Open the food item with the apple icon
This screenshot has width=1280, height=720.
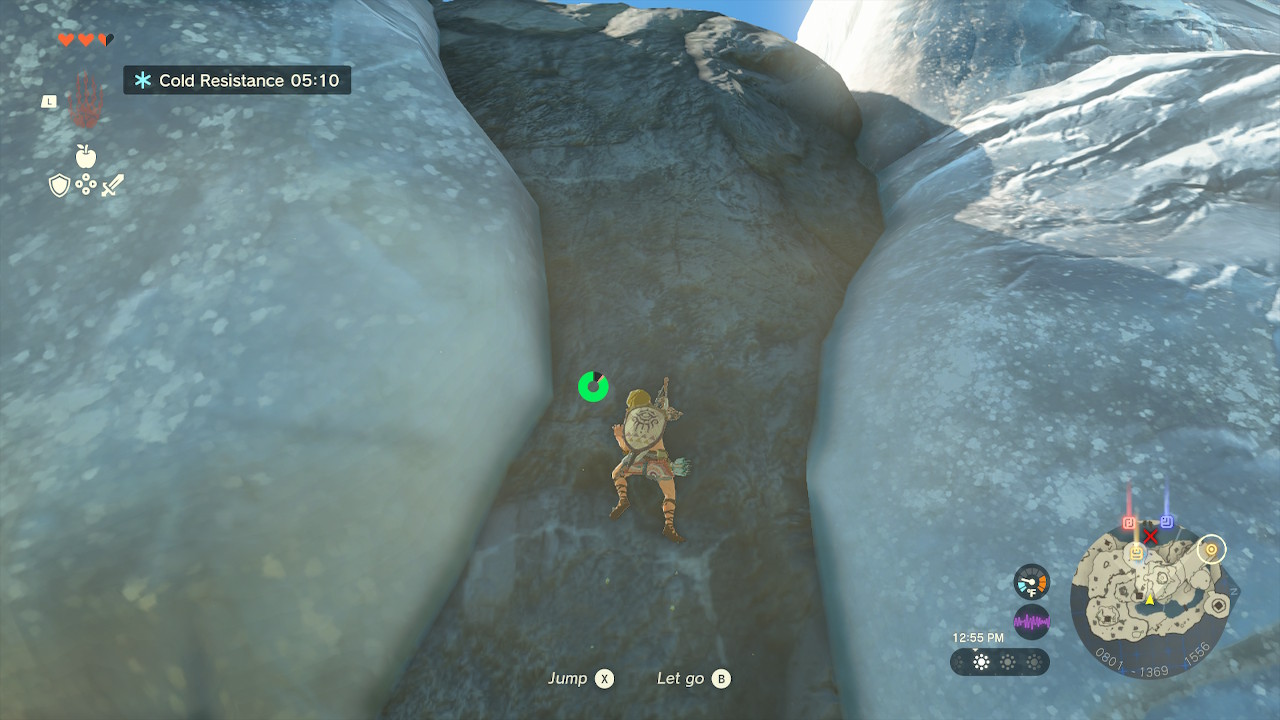(x=86, y=156)
